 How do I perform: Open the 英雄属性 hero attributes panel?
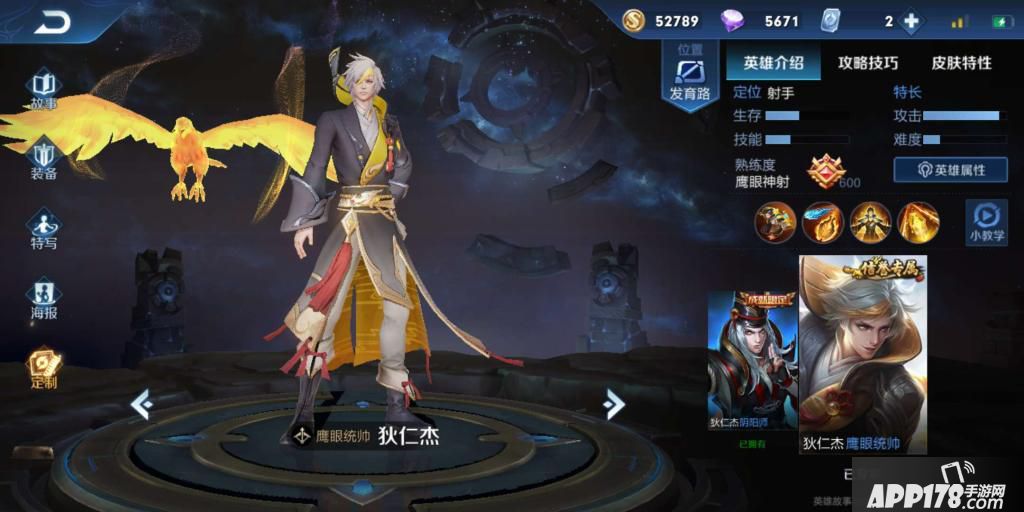[950, 170]
